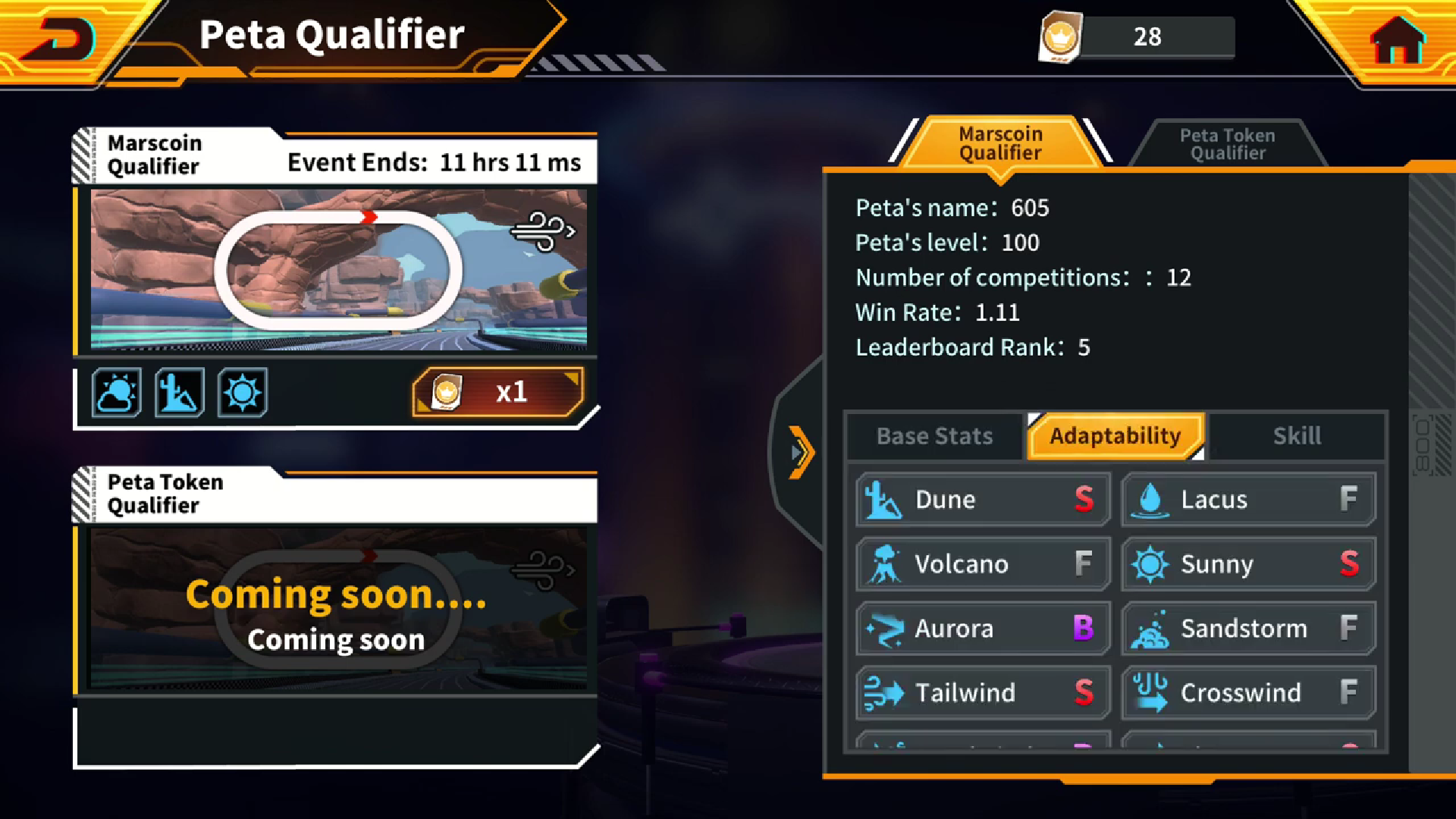Image resolution: width=1456 pixels, height=819 pixels.
Task: Select the Dune adaptability row
Action: click(x=983, y=500)
